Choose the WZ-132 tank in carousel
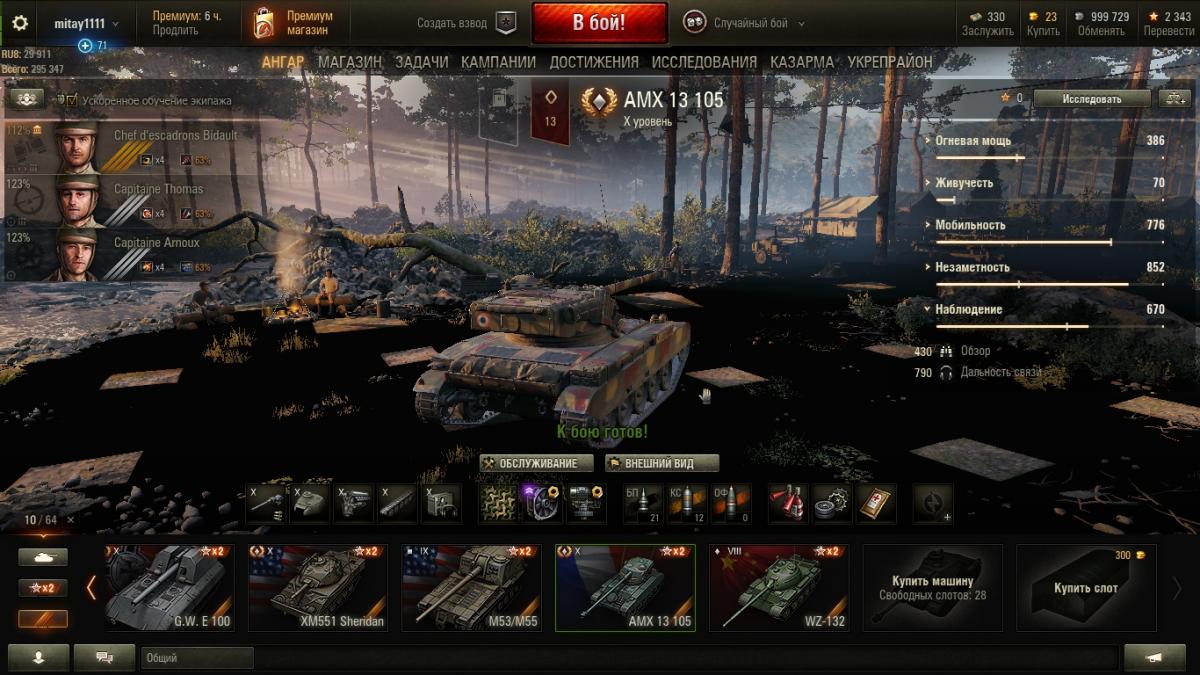Image resolution: width=1200 pixels, height=675 pixels. (779, 588)
